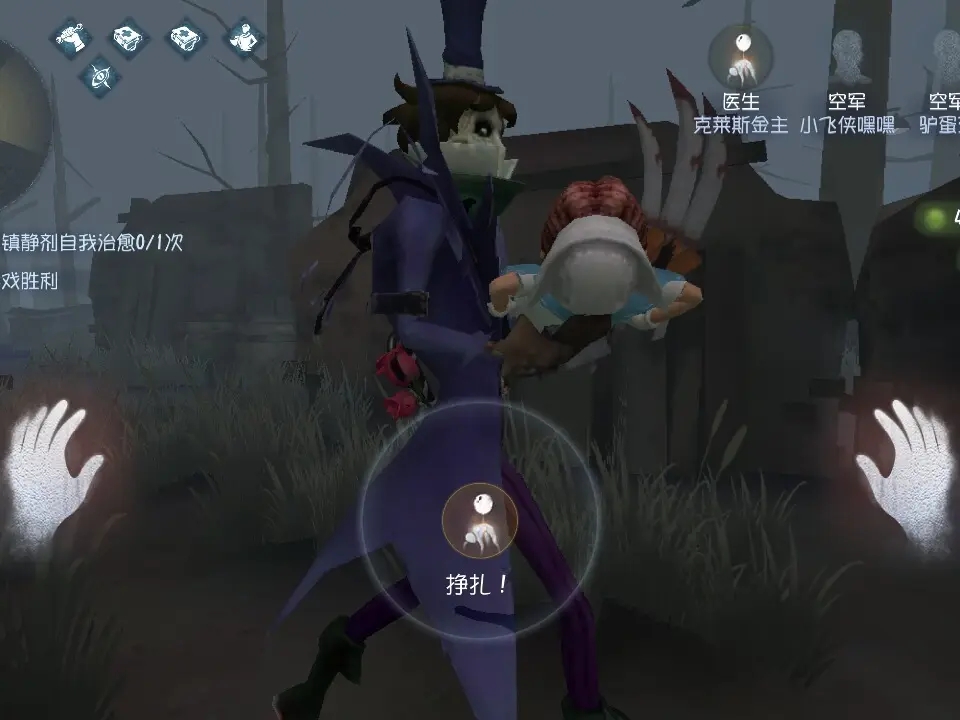Select the eye-shaped trait icon
This screenshot has height=720, width=960.
pyautogui.click(x=99, y=74)
